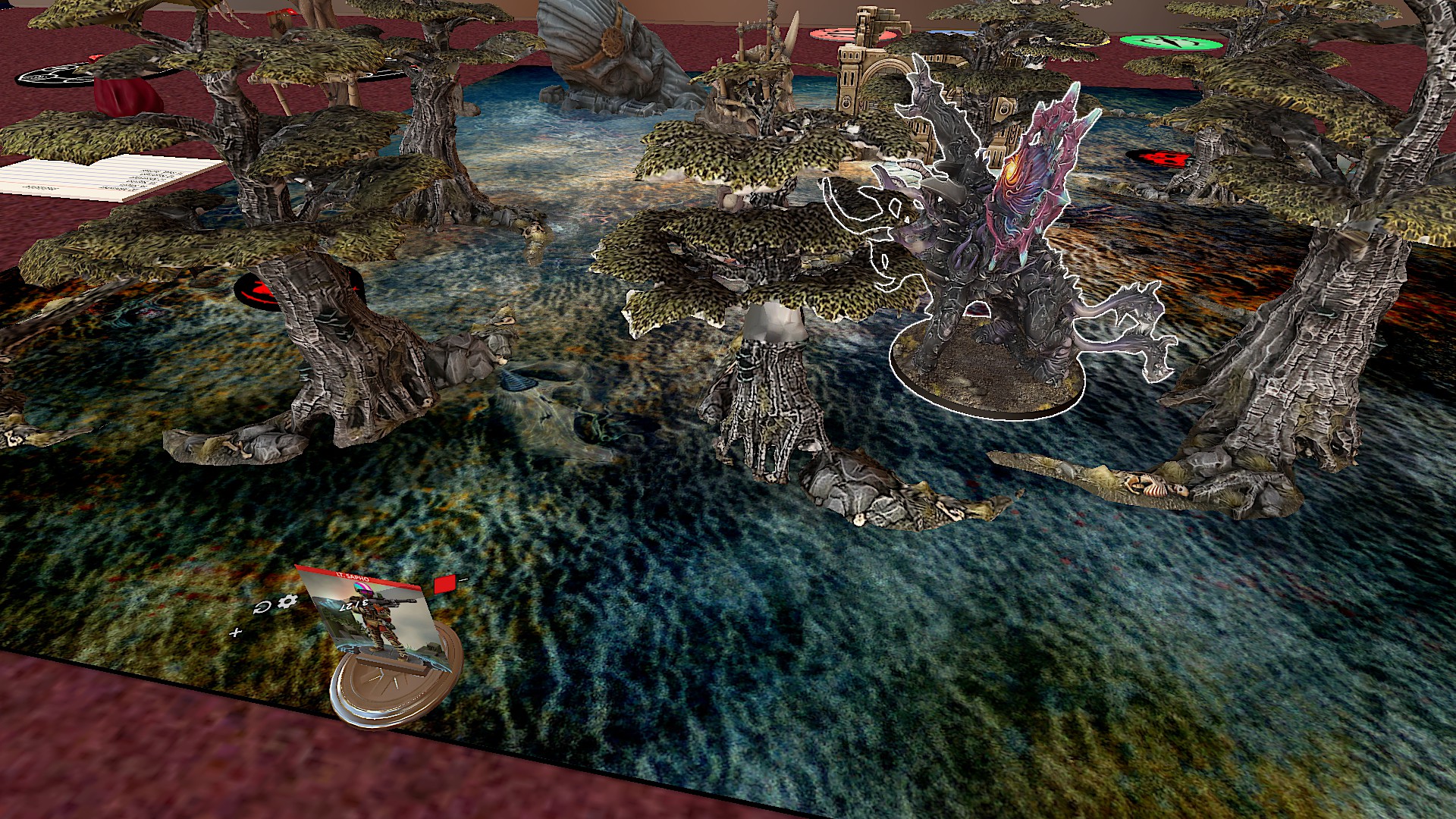Click the plus button near Lt. Sapho
This screenshot has height=819, width=1456.
click(x=236, y=632)
